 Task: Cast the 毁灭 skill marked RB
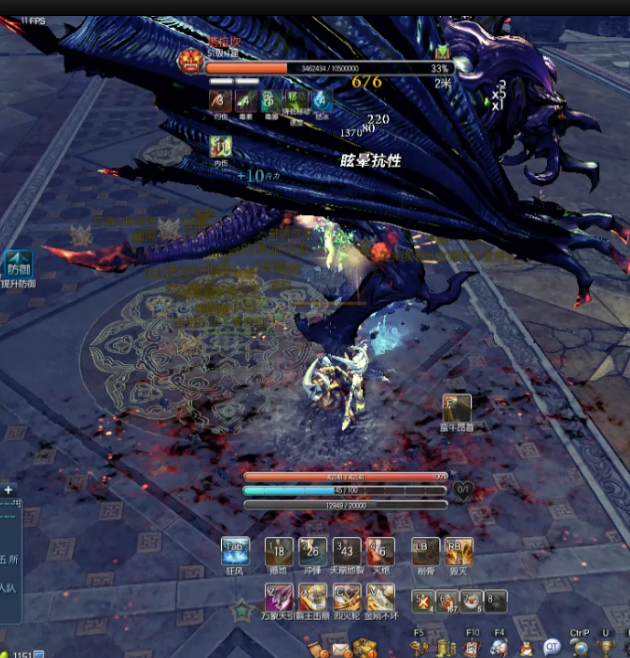(x=459, y=551)
